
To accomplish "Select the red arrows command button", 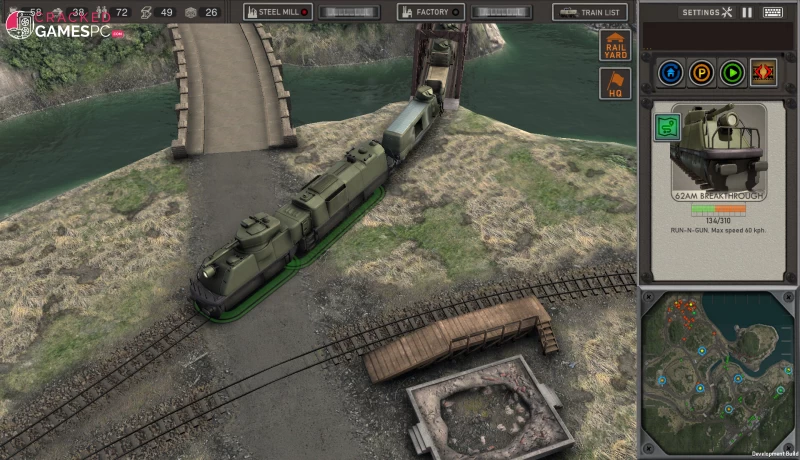I will [x=764, y=73].
